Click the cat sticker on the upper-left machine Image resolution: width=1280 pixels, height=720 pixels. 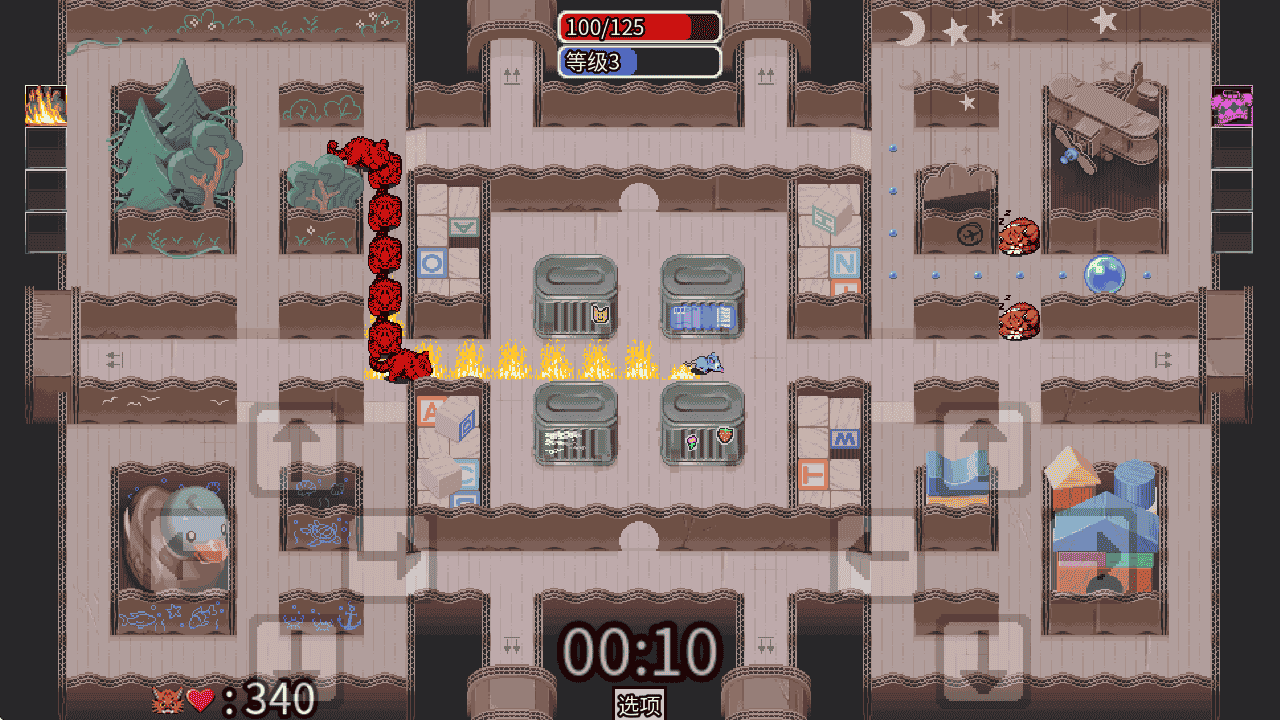pos(600,313)
